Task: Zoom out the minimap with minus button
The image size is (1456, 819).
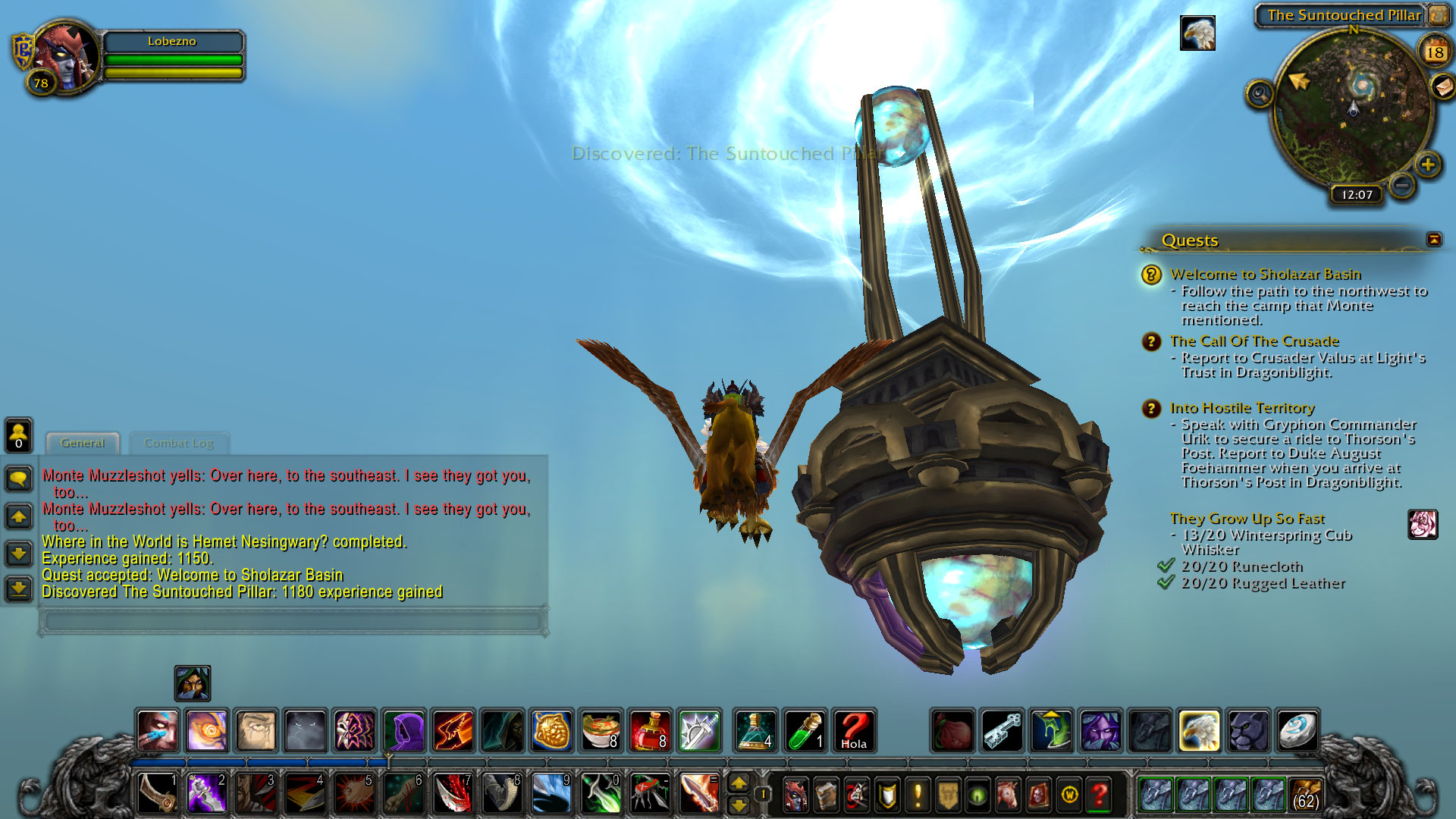Action: [x=1402, y=184]
